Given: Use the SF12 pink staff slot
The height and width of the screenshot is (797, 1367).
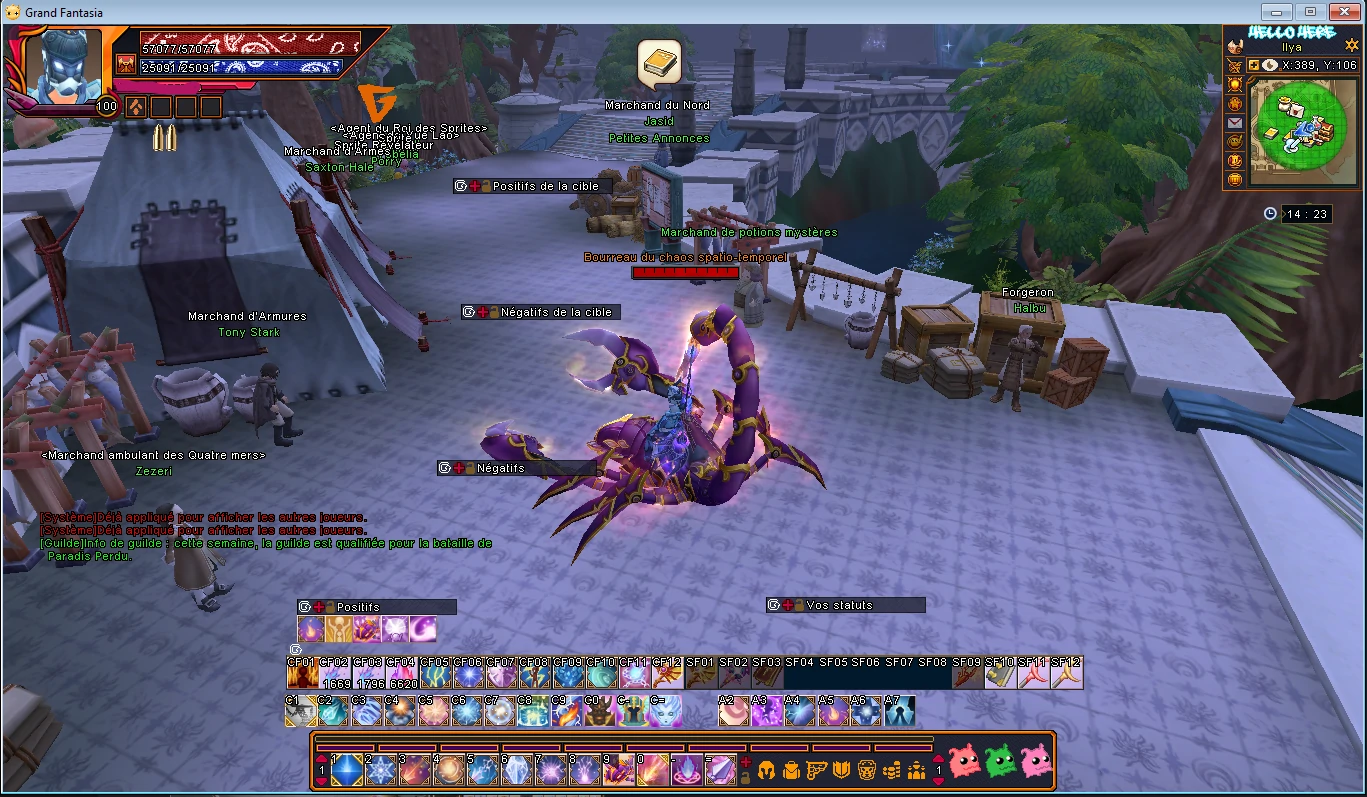Looking at the screenshot, I should (1067, 674).
